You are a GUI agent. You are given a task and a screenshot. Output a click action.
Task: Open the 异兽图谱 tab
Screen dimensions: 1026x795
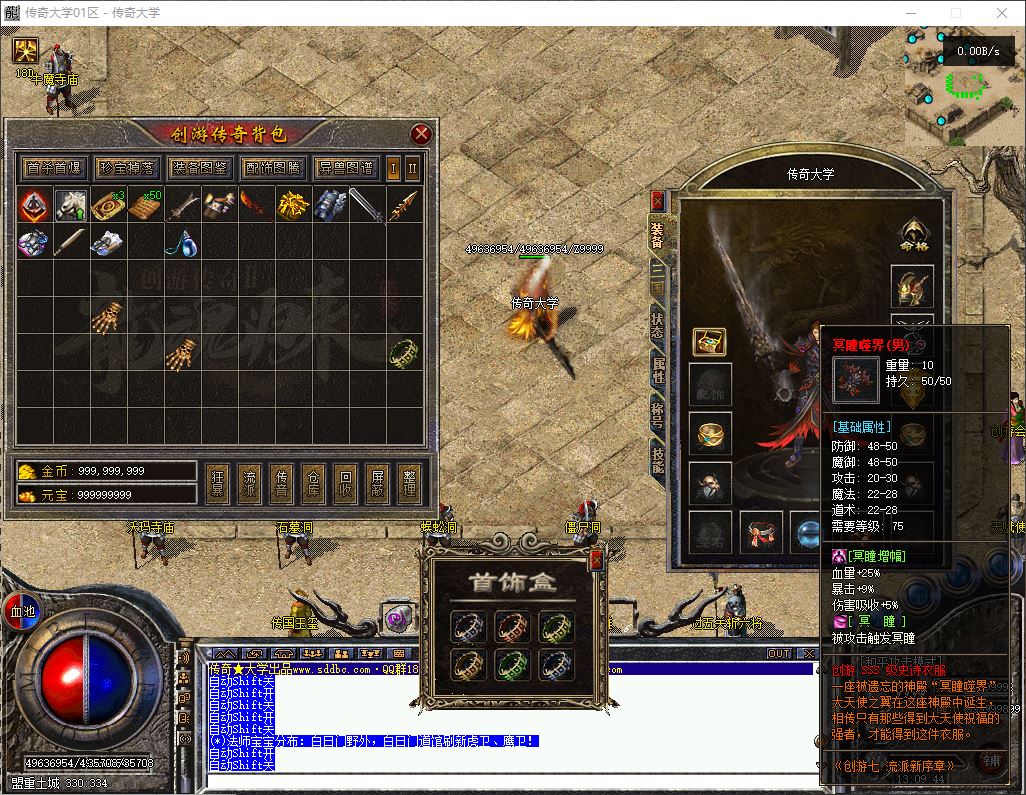(344, 168)
